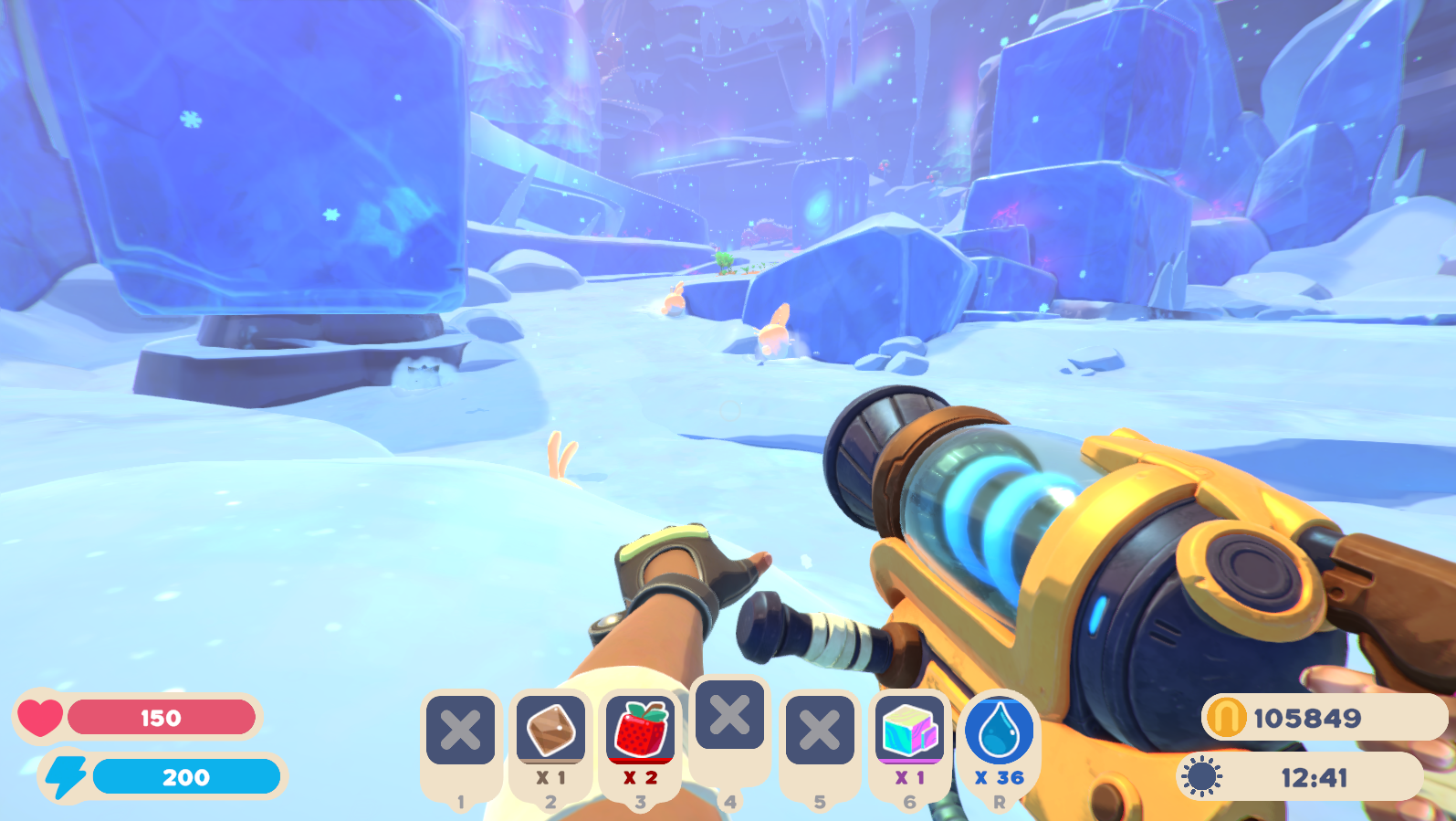Select the rainbow cube item in slot 6

[x=909, y=731]
